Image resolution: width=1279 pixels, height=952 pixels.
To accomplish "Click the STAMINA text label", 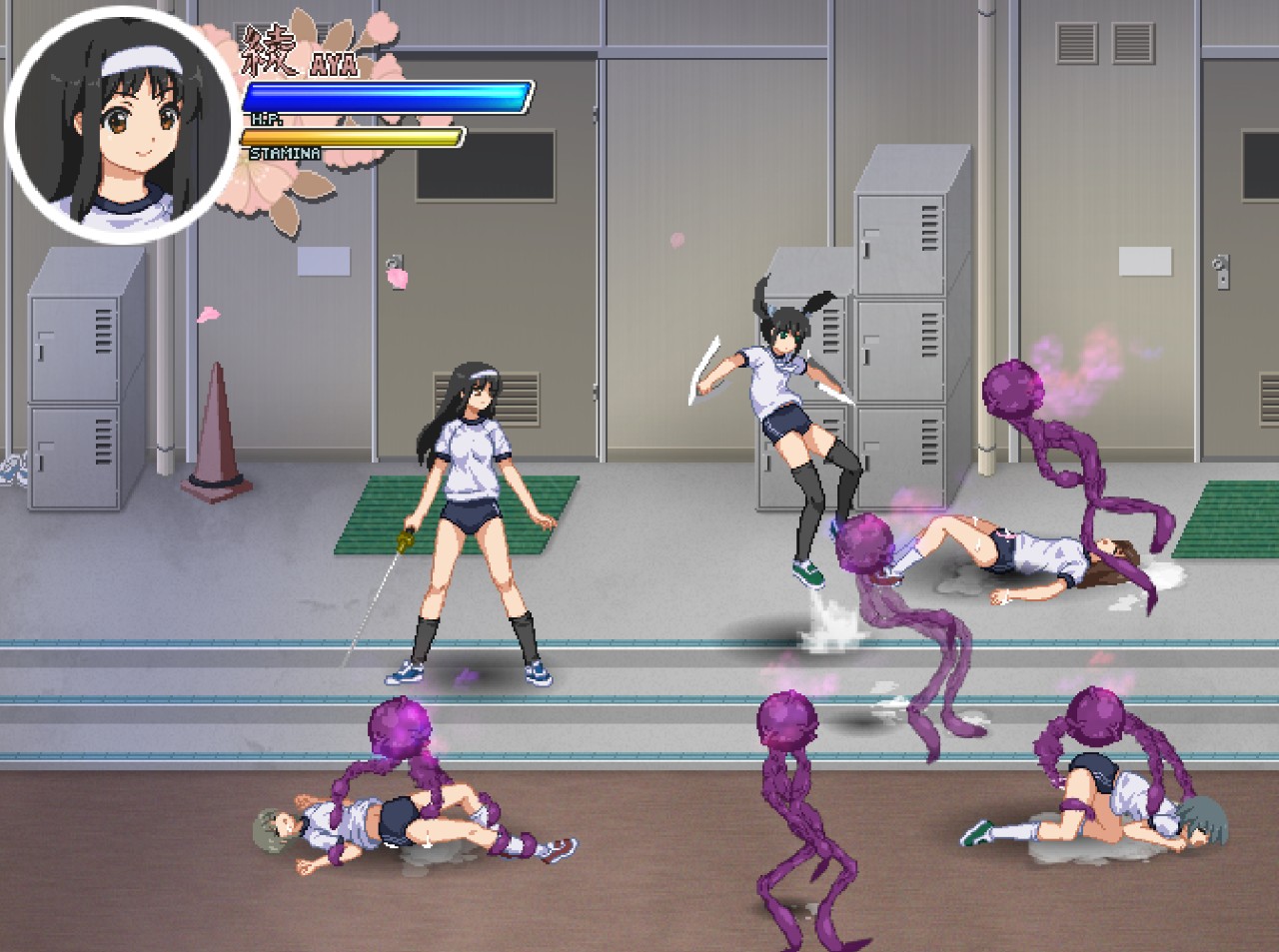I will click(x=287, y=154).
